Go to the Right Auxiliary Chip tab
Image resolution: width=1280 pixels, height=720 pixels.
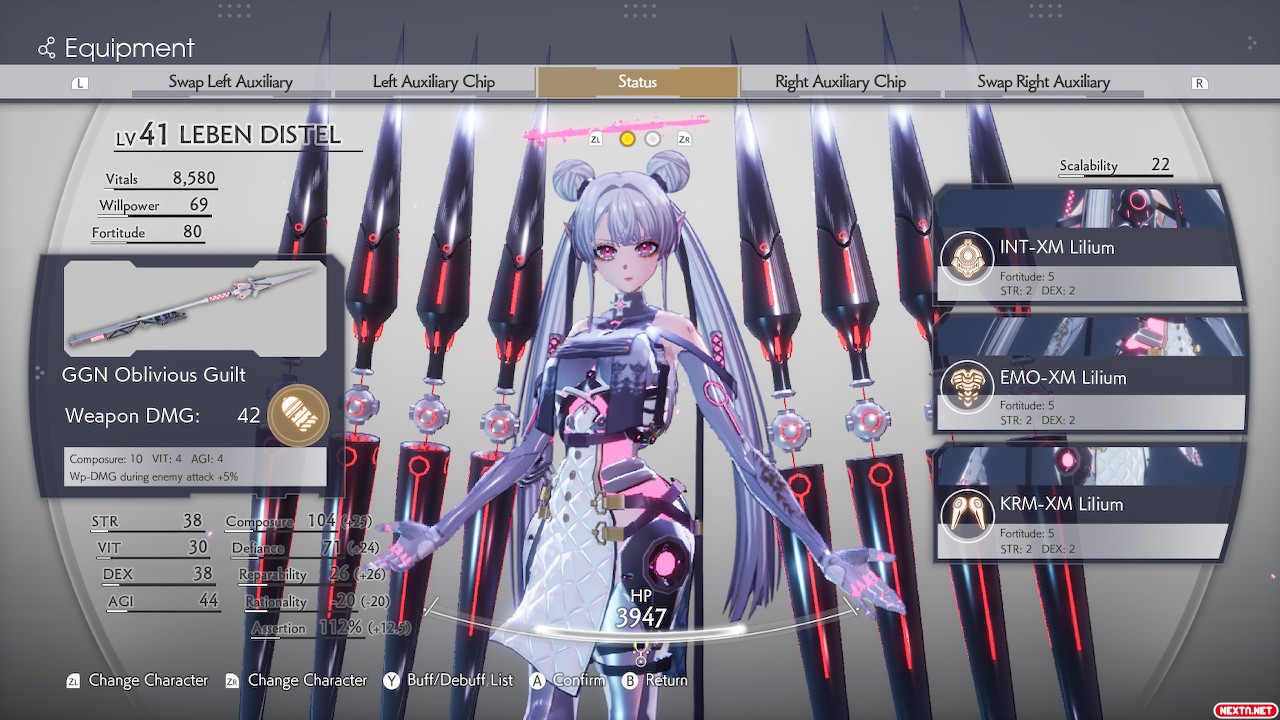[840, 82]
